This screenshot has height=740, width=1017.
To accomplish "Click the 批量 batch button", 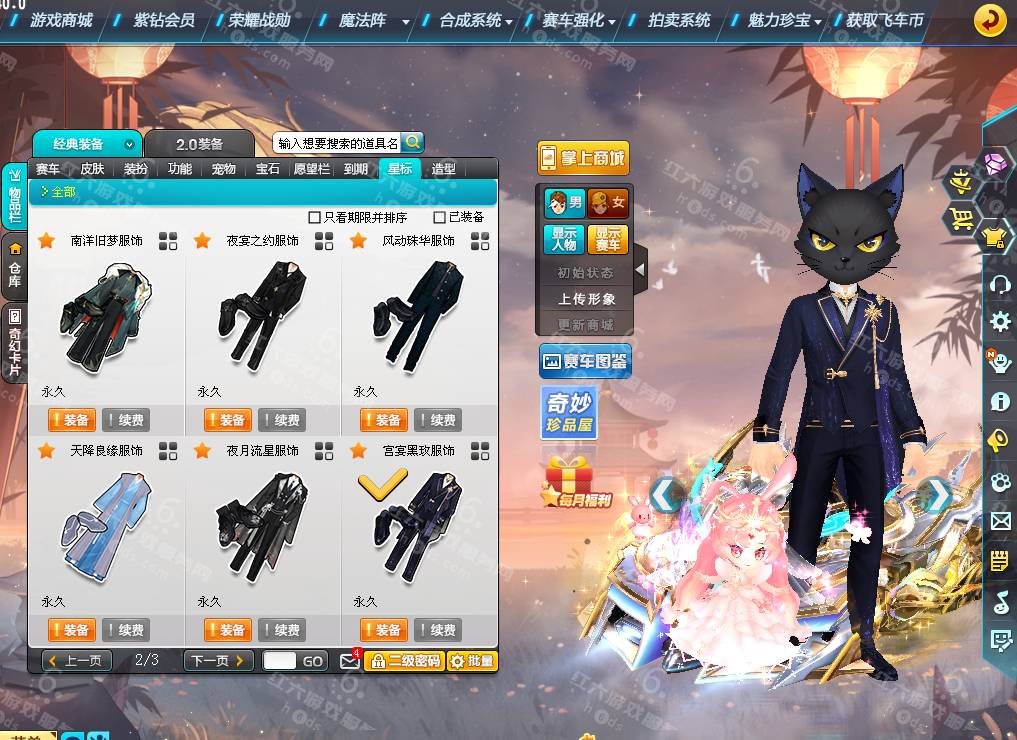I will coord(471,661).
